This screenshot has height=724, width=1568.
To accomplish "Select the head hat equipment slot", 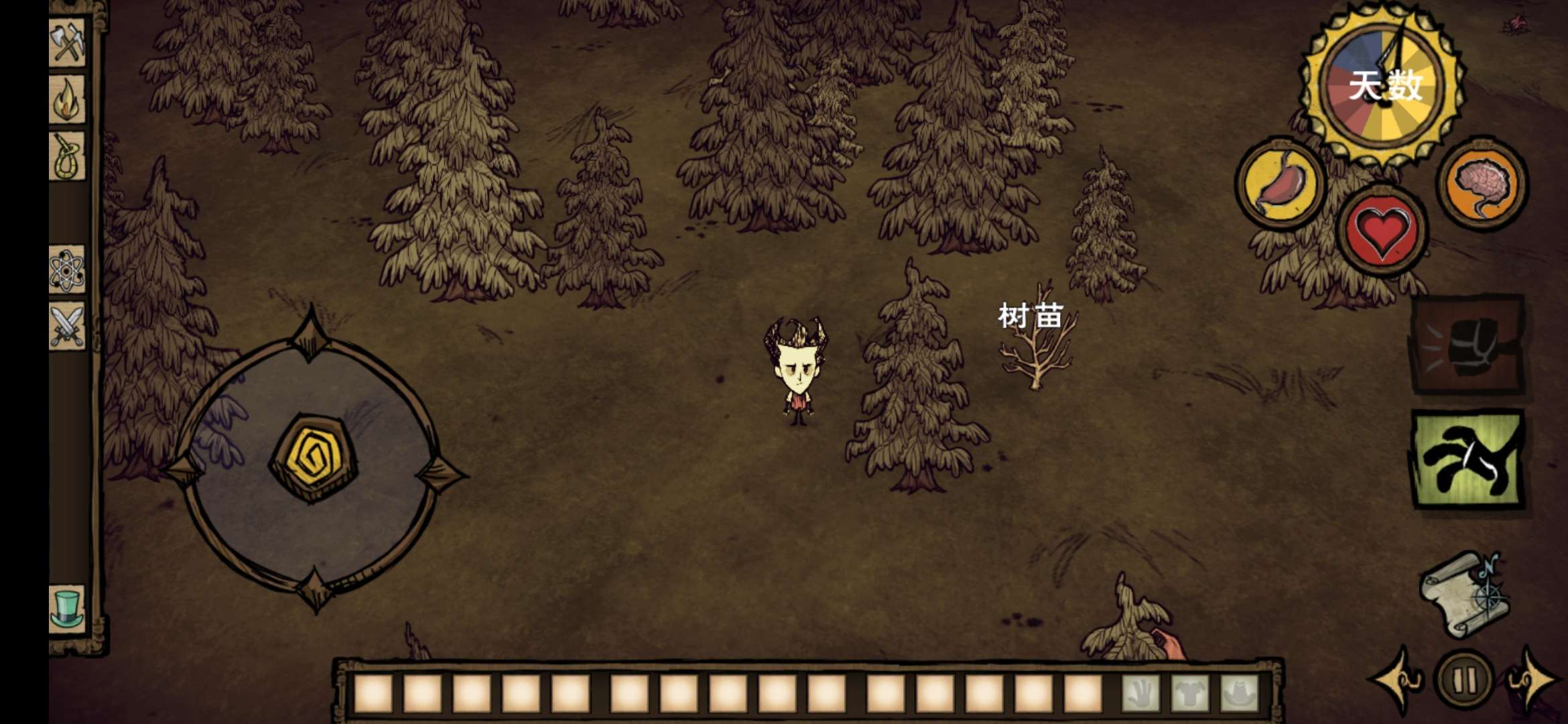I will coord(1240,692).
